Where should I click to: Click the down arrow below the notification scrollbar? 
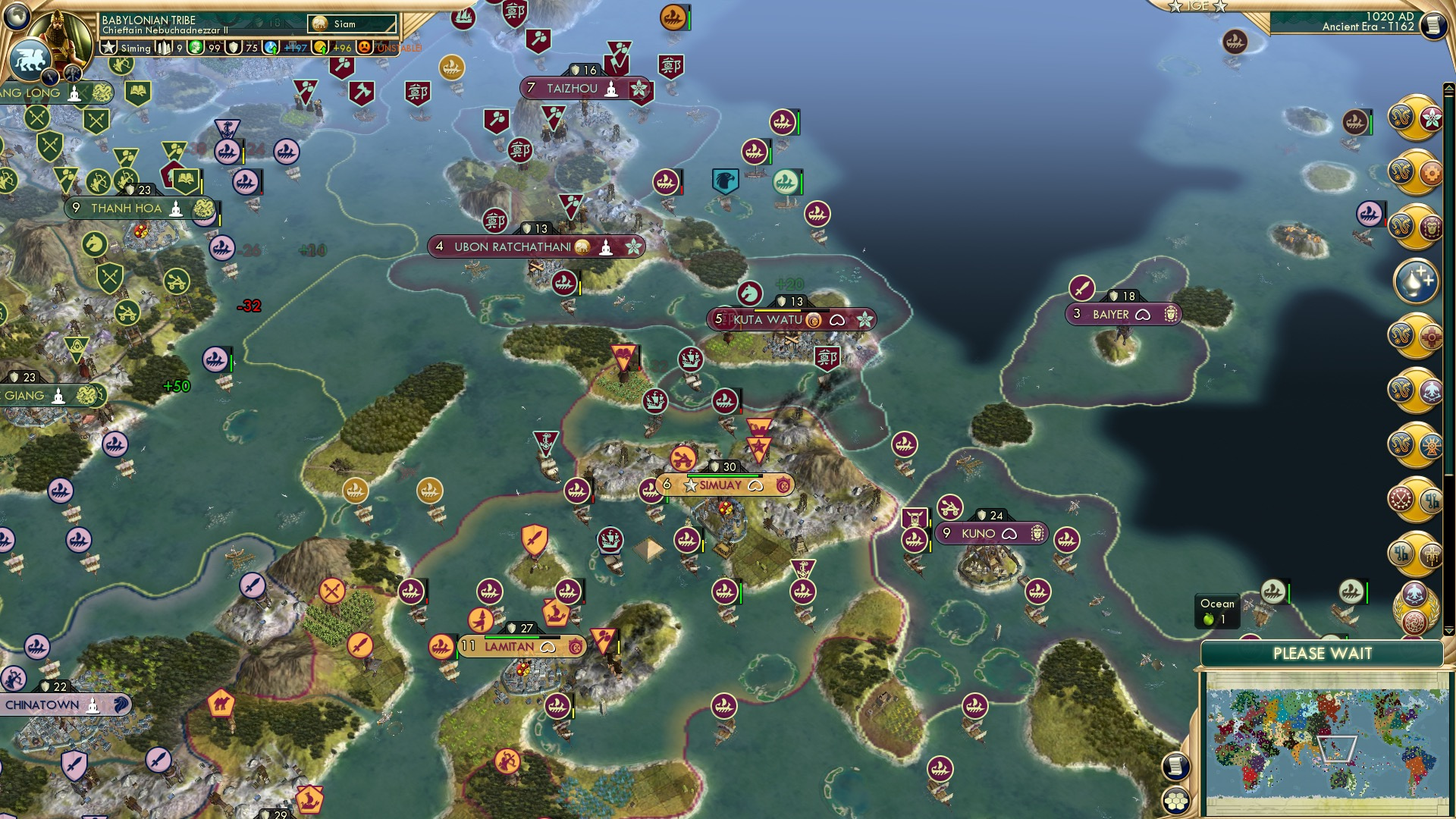point(1448,630)
